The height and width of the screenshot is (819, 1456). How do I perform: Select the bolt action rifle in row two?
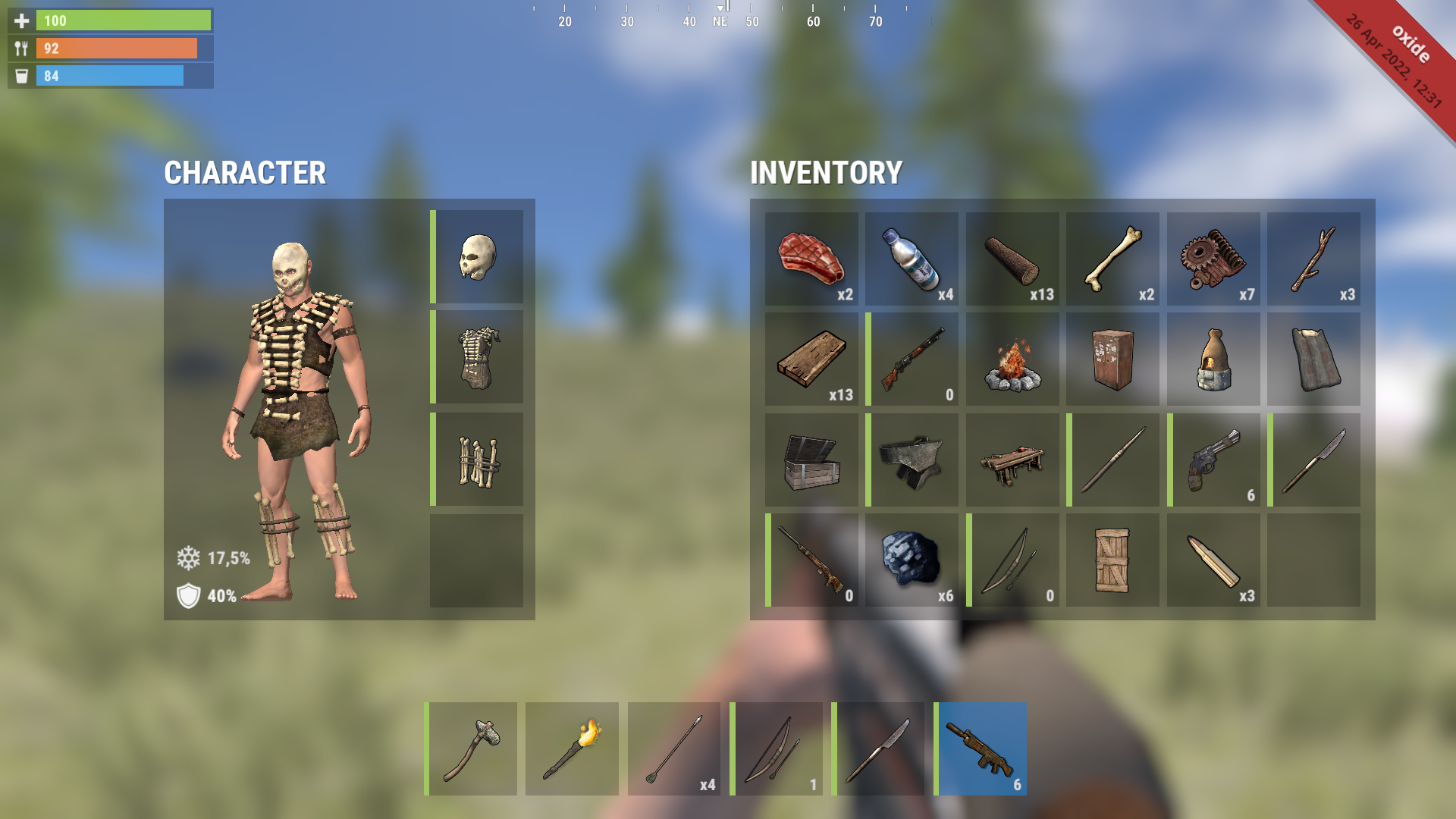(x=912, y=359)
